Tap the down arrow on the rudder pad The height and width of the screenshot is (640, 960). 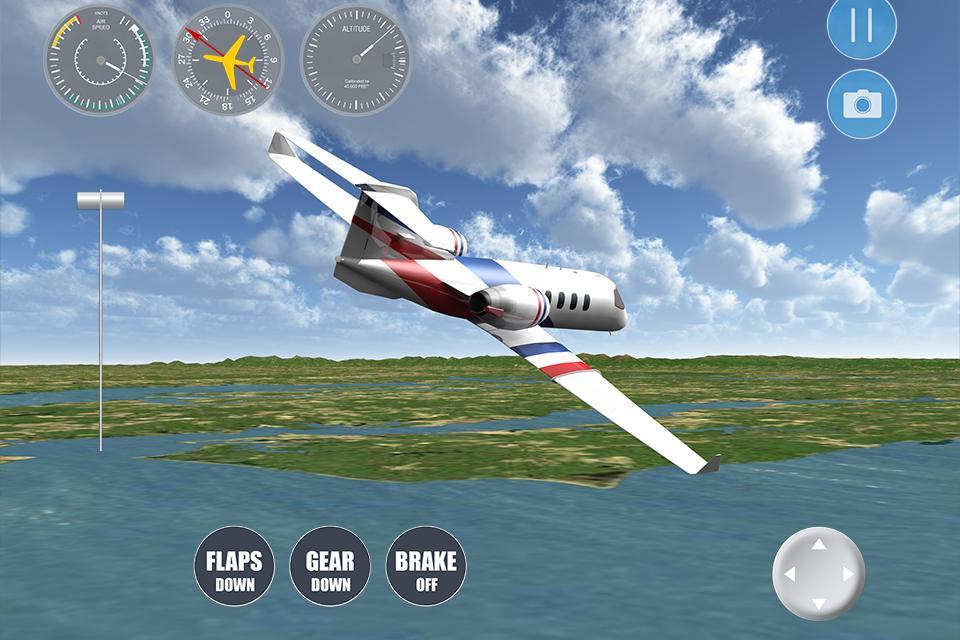[x=819, y=604]
